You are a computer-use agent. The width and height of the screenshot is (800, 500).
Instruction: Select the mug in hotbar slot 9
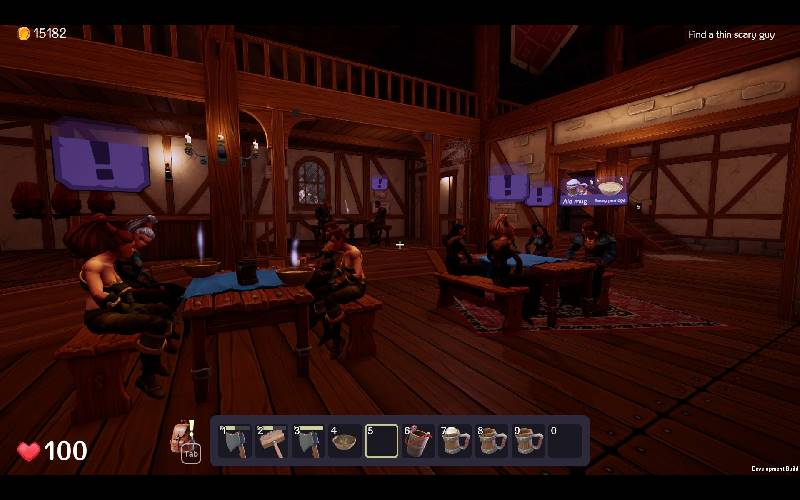point(529,441)
